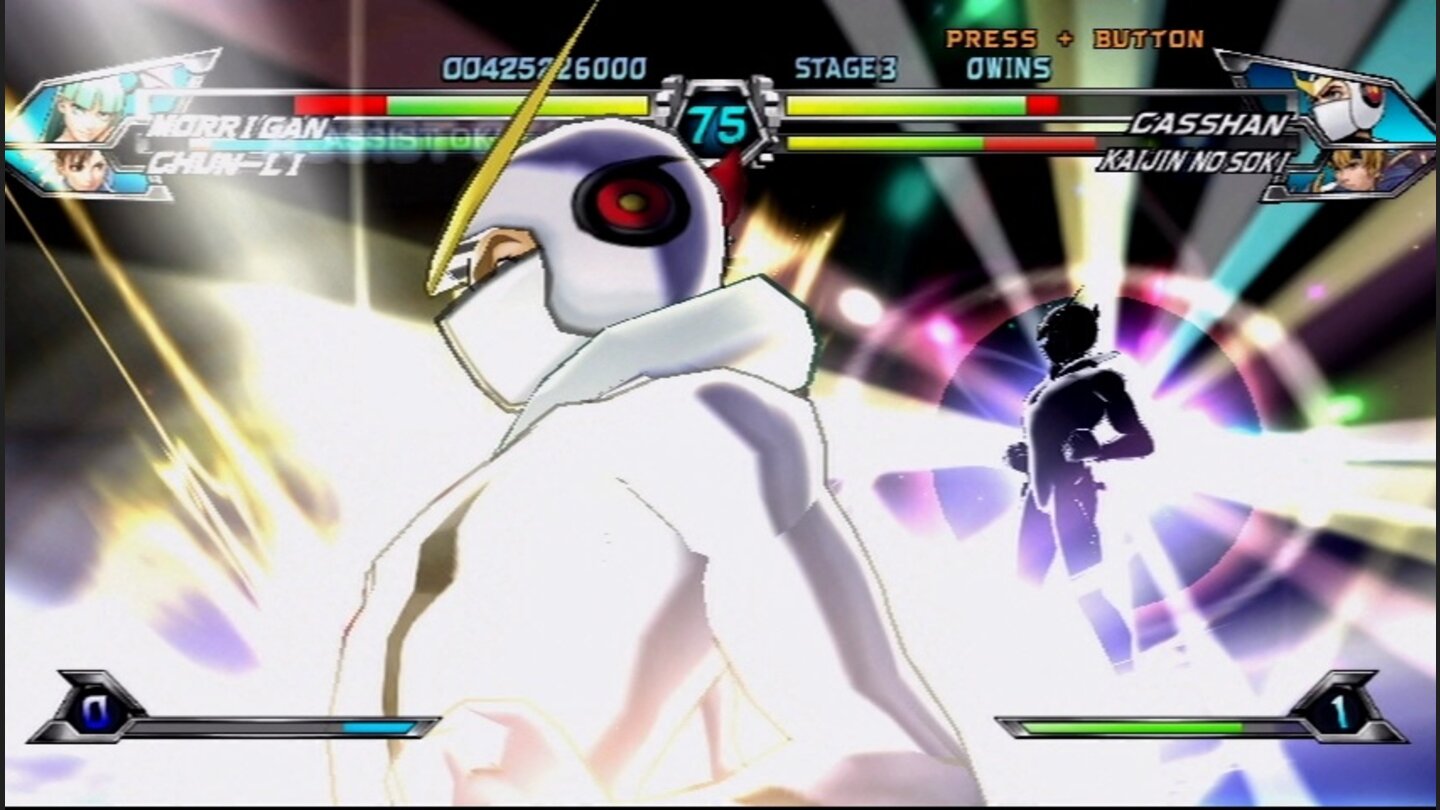This screenshot has width=1440, height=810.
Task: Toggle Casshan's red health bar segment
Action: 1045,103
